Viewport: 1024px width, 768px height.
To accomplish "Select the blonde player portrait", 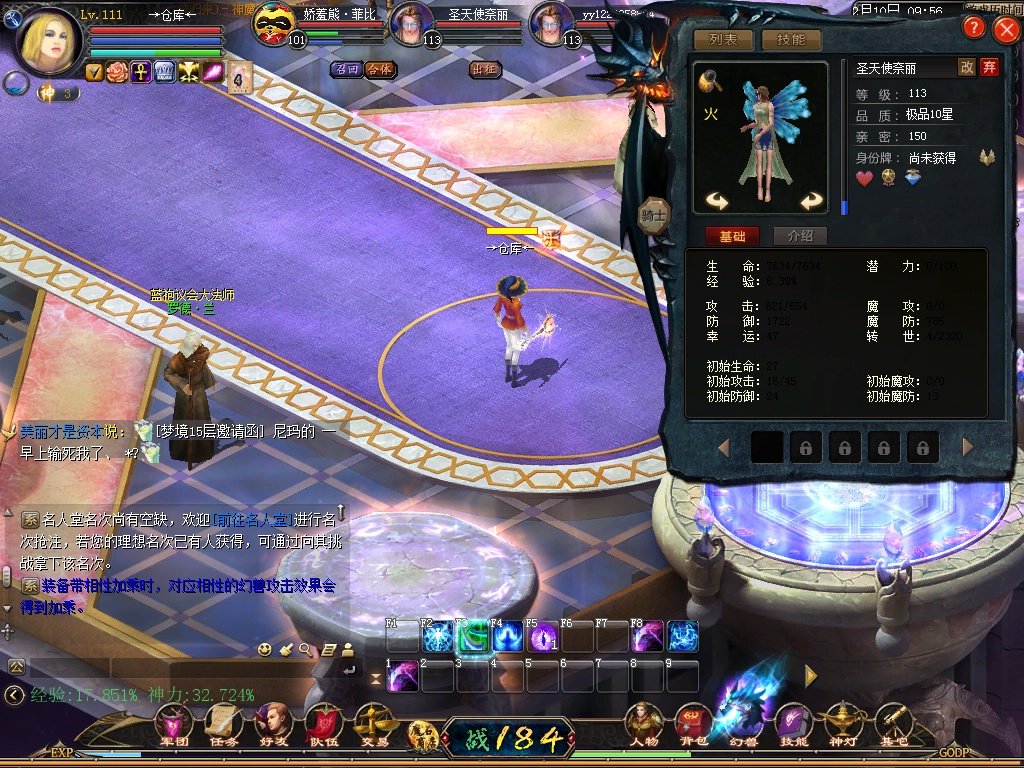I will 48,42.
